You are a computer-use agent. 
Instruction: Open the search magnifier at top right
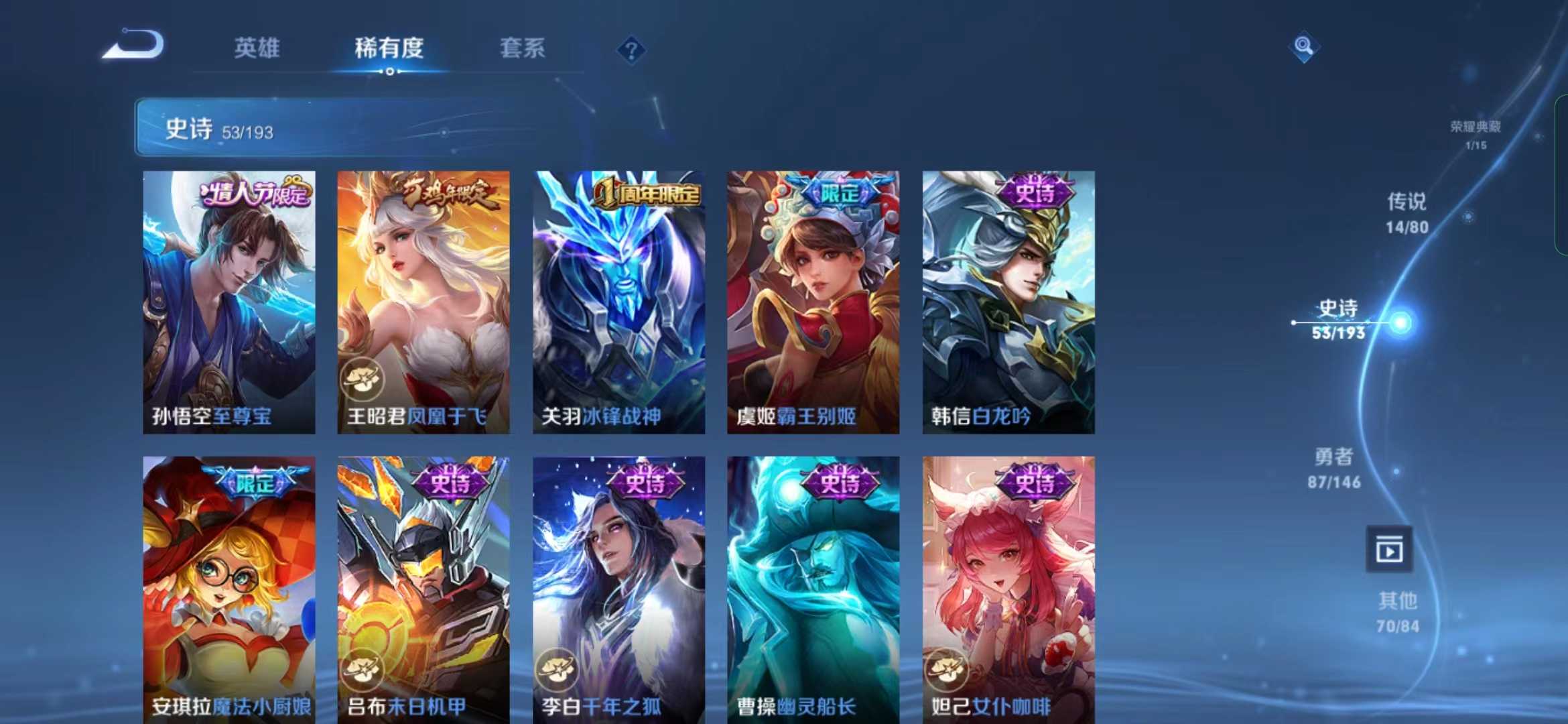tap(1303, 48)
